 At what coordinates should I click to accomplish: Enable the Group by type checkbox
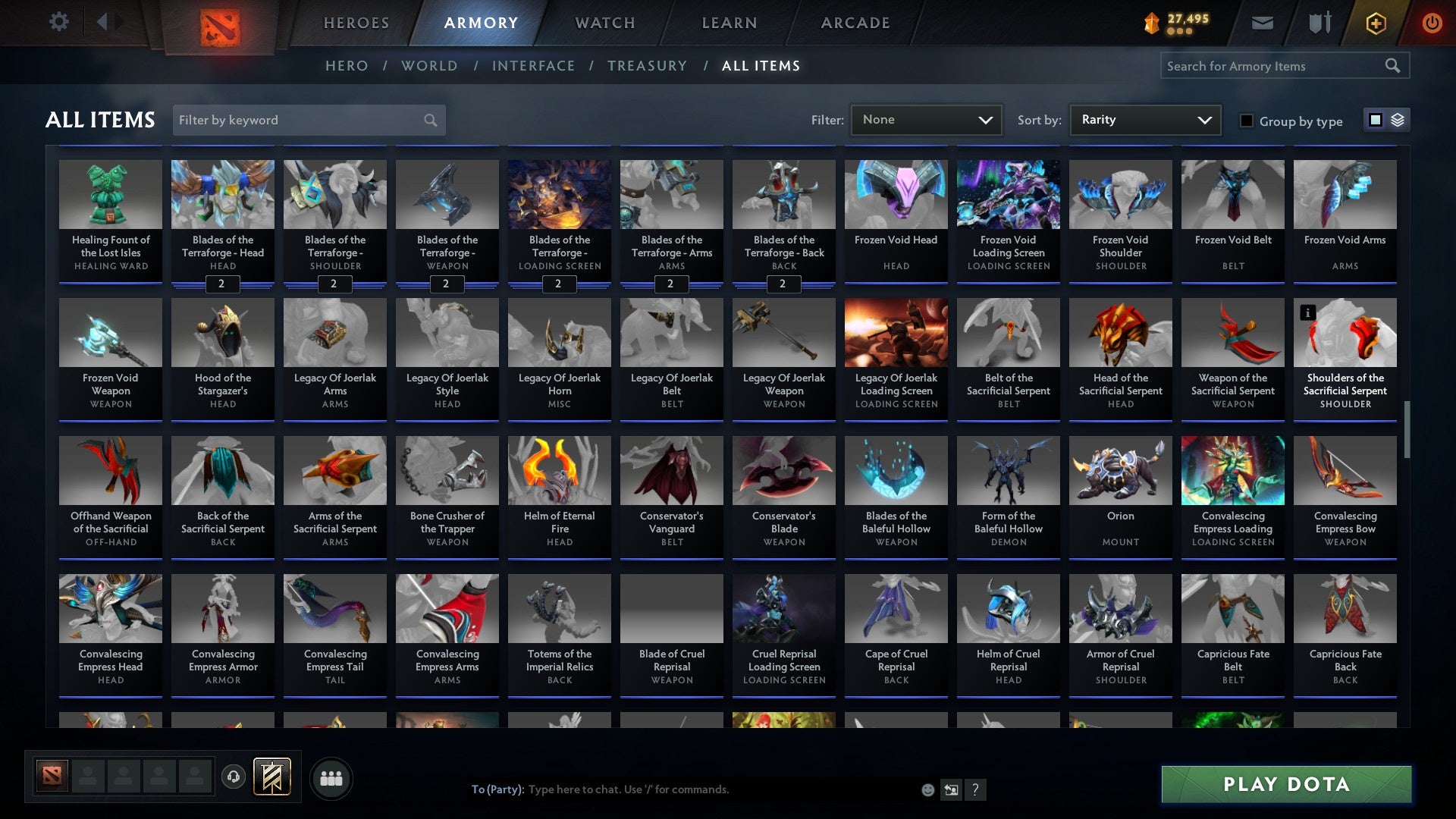(x=1247, y=121)
